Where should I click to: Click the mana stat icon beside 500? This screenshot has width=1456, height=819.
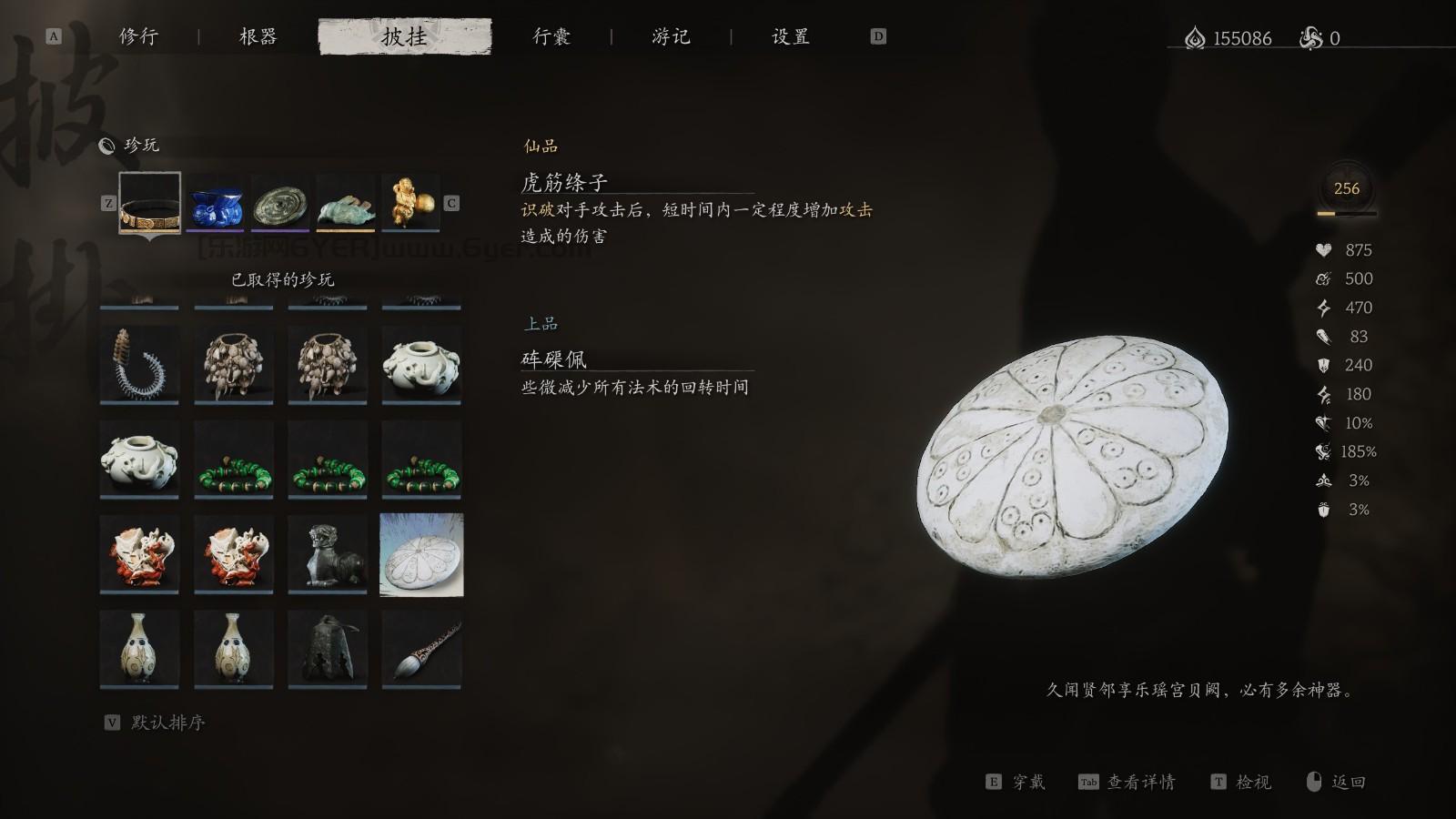(x=1324, y=278)
